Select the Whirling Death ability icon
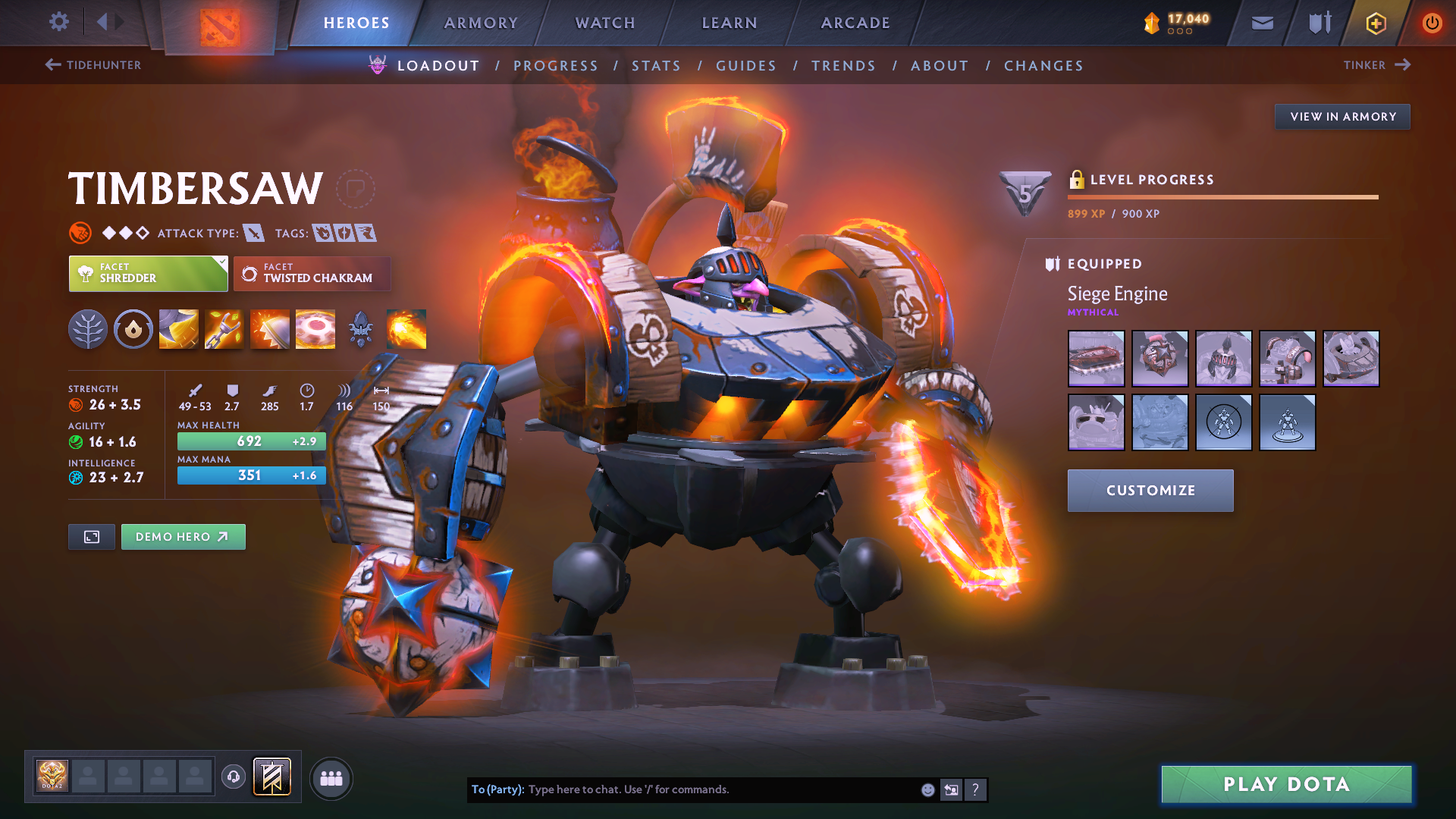Image resolution: width=1456 pixels, height=819 pixels. [x=178, y=328]
